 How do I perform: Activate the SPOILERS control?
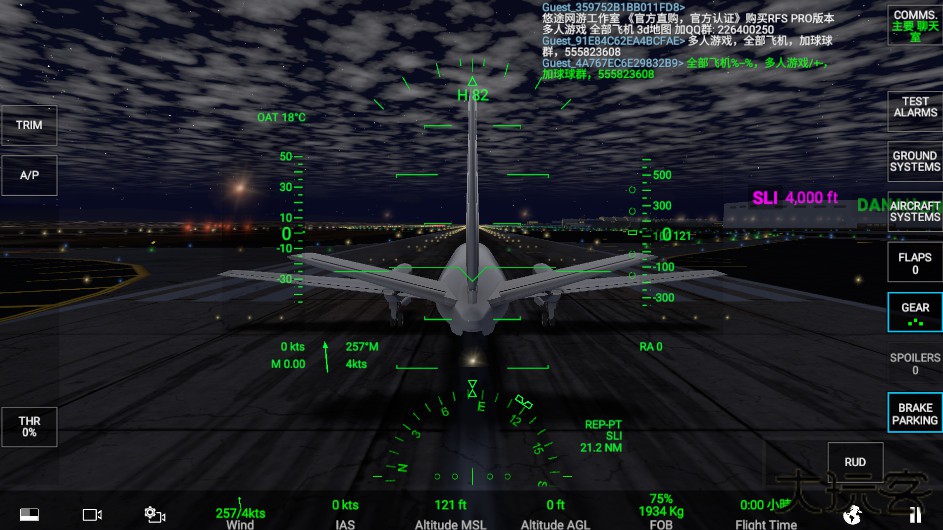click(x=914, y=363)
